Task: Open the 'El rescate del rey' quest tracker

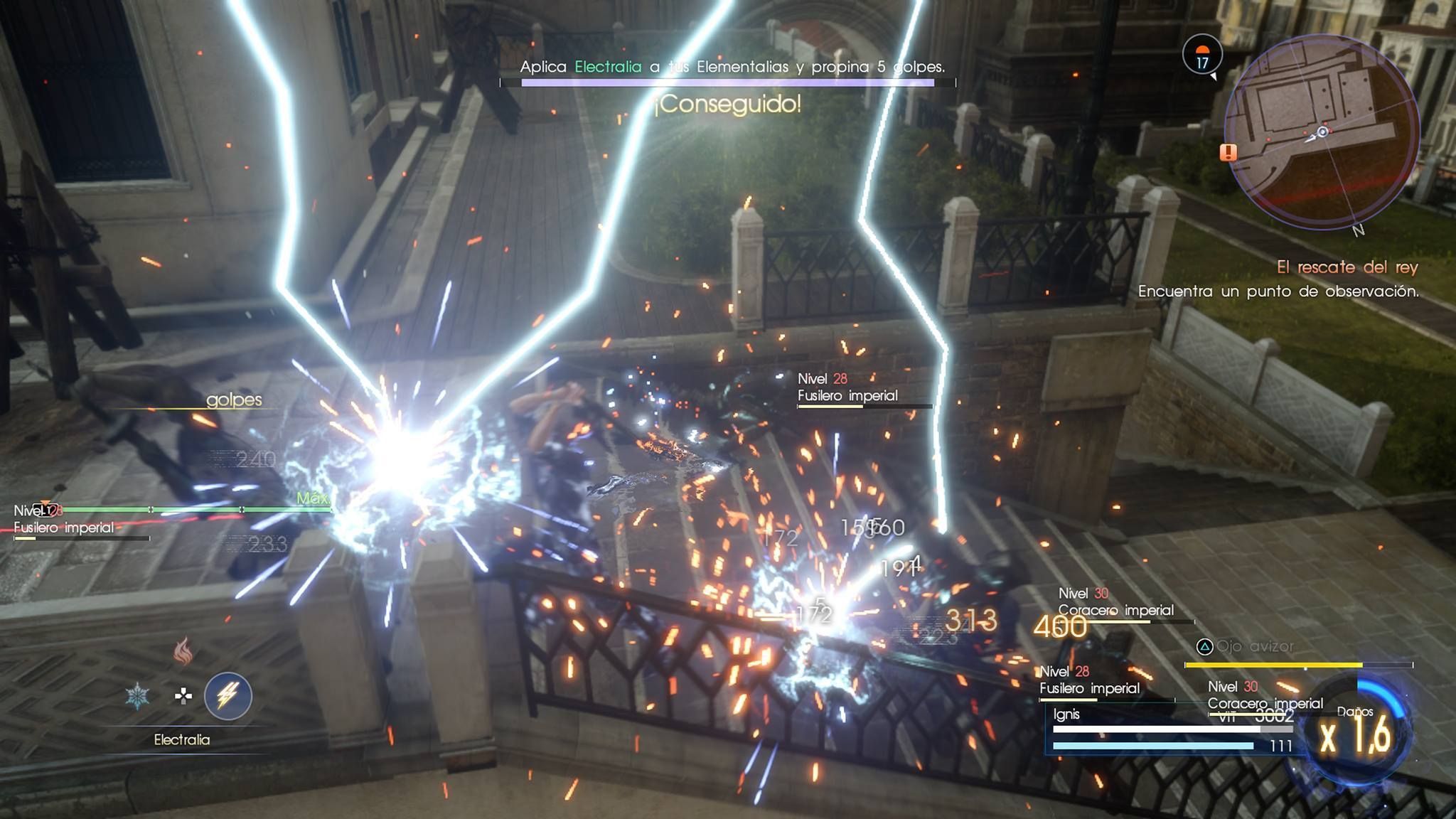Action: pyautogui.click(x=1347, y=267)
